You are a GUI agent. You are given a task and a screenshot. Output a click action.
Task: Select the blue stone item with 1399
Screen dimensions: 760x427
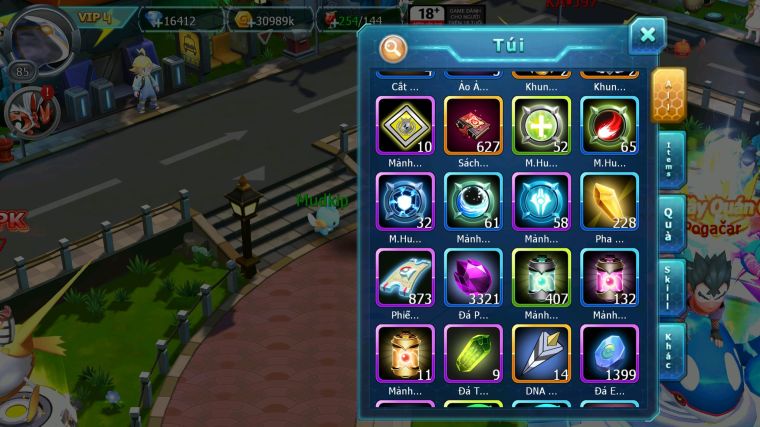609,353
